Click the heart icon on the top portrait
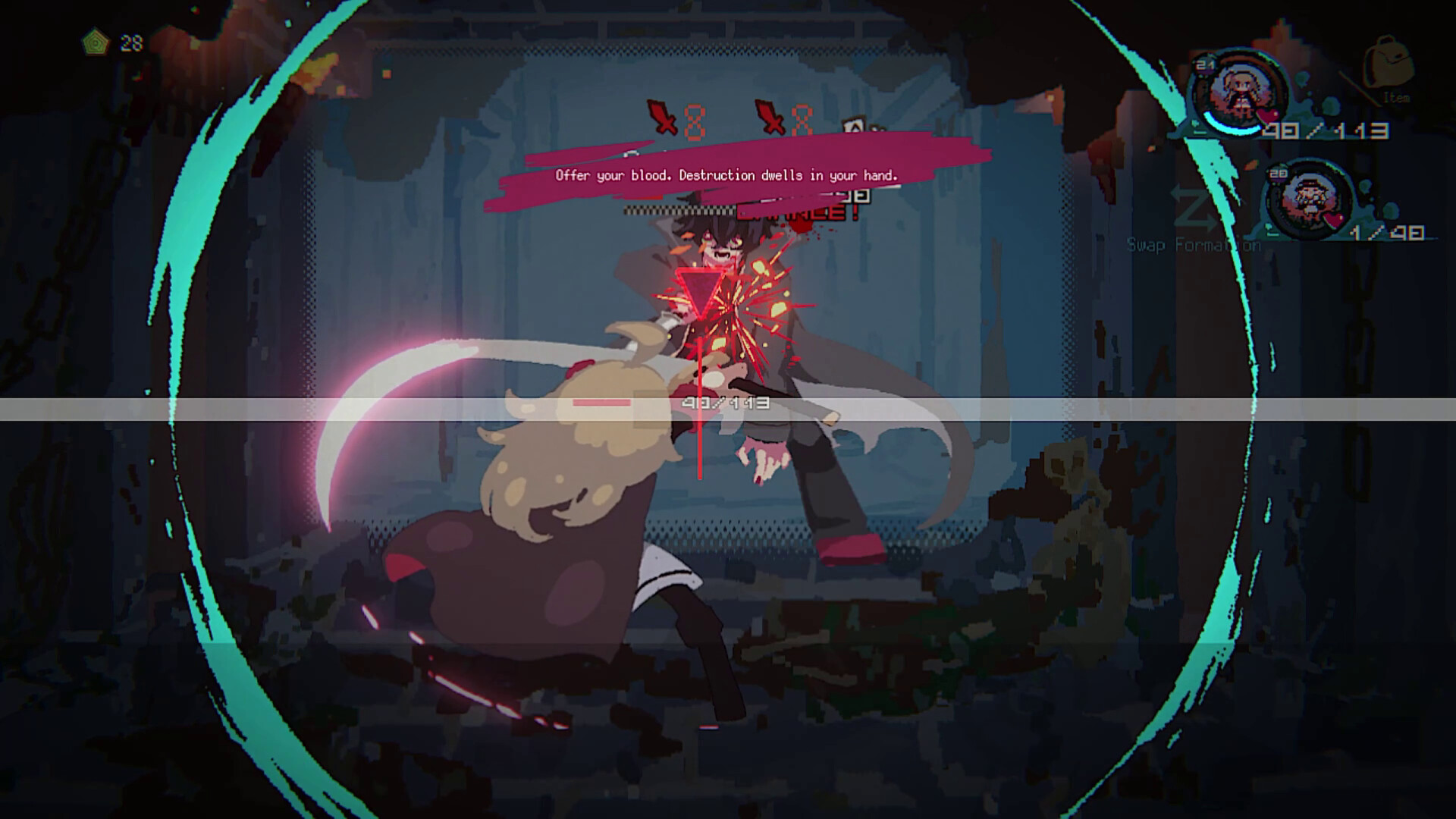Screen dimensions: 1456x819 1267,115
